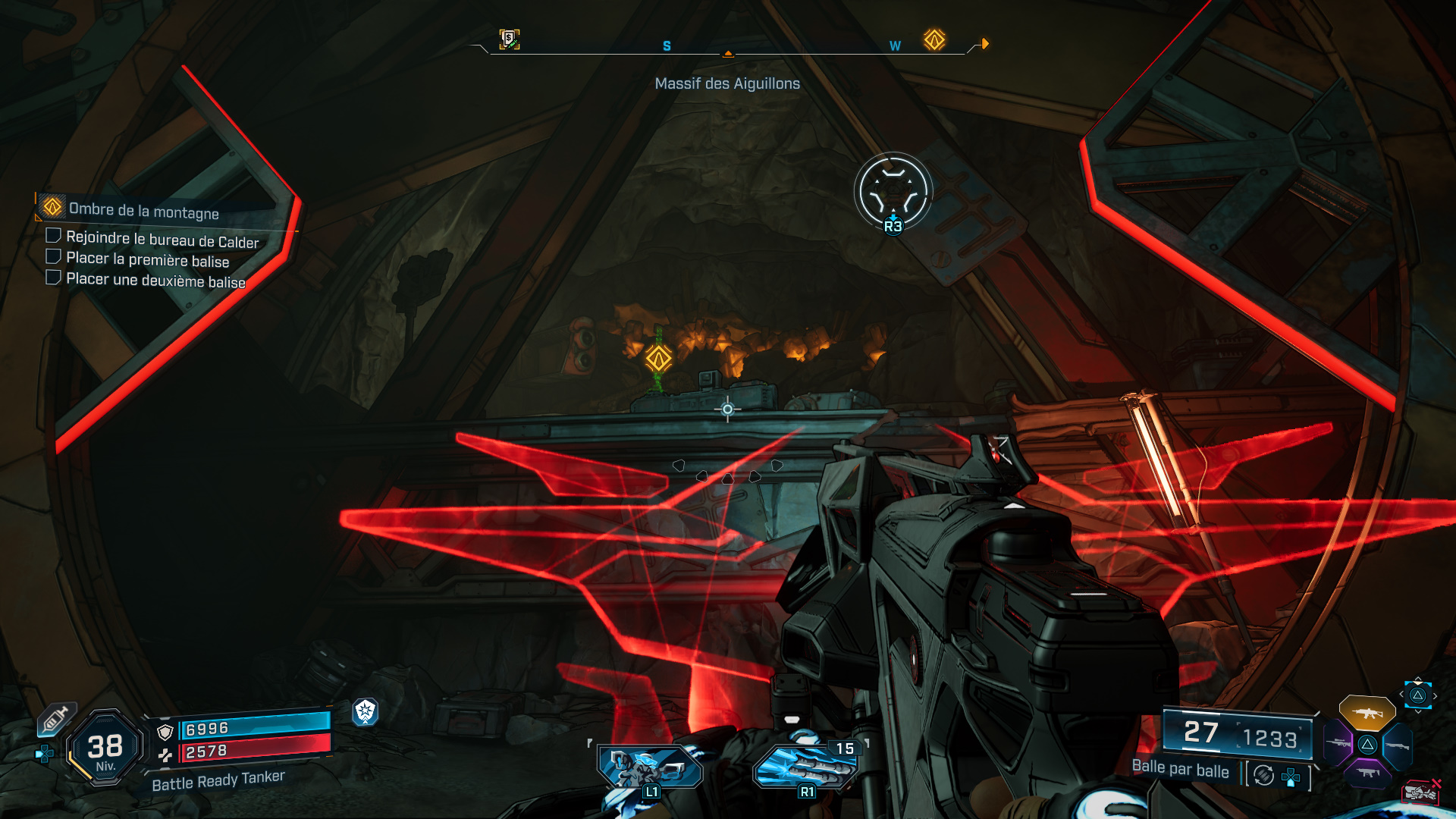The image size is (1456, 819).
Task: Select the Placer la première balise objective
Action: 147,260
